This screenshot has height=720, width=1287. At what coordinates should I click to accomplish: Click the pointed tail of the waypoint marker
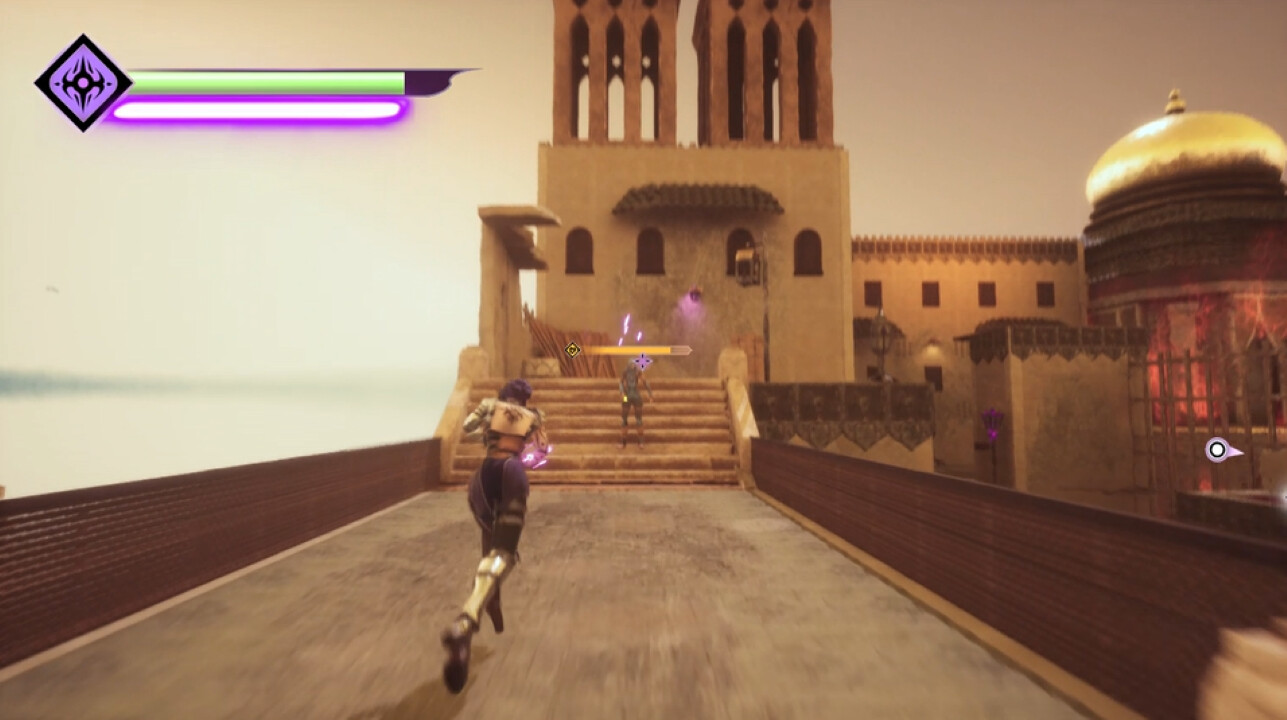[x=1241, y=453]
